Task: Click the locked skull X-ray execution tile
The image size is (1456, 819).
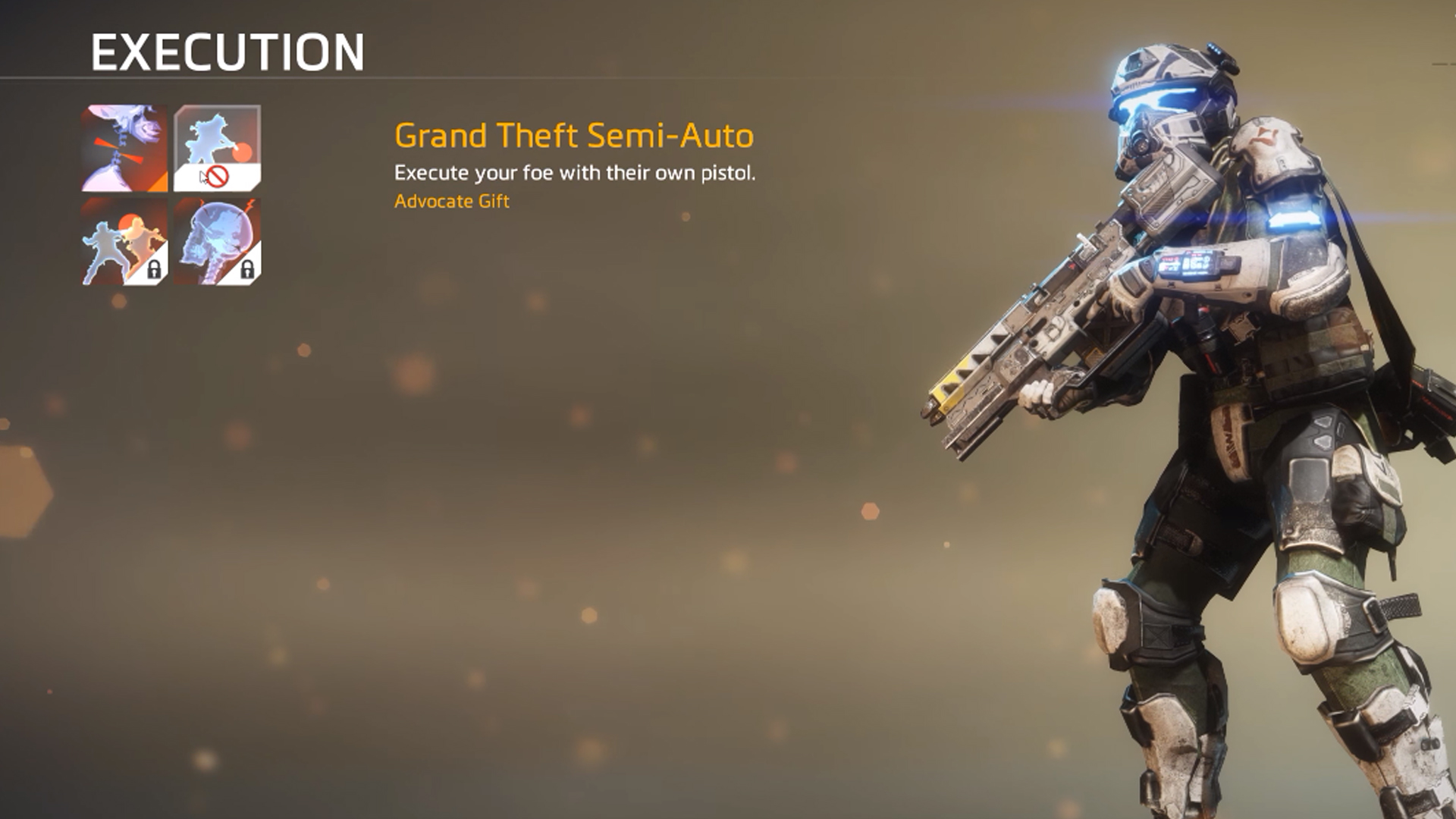Action: (218, 243)
